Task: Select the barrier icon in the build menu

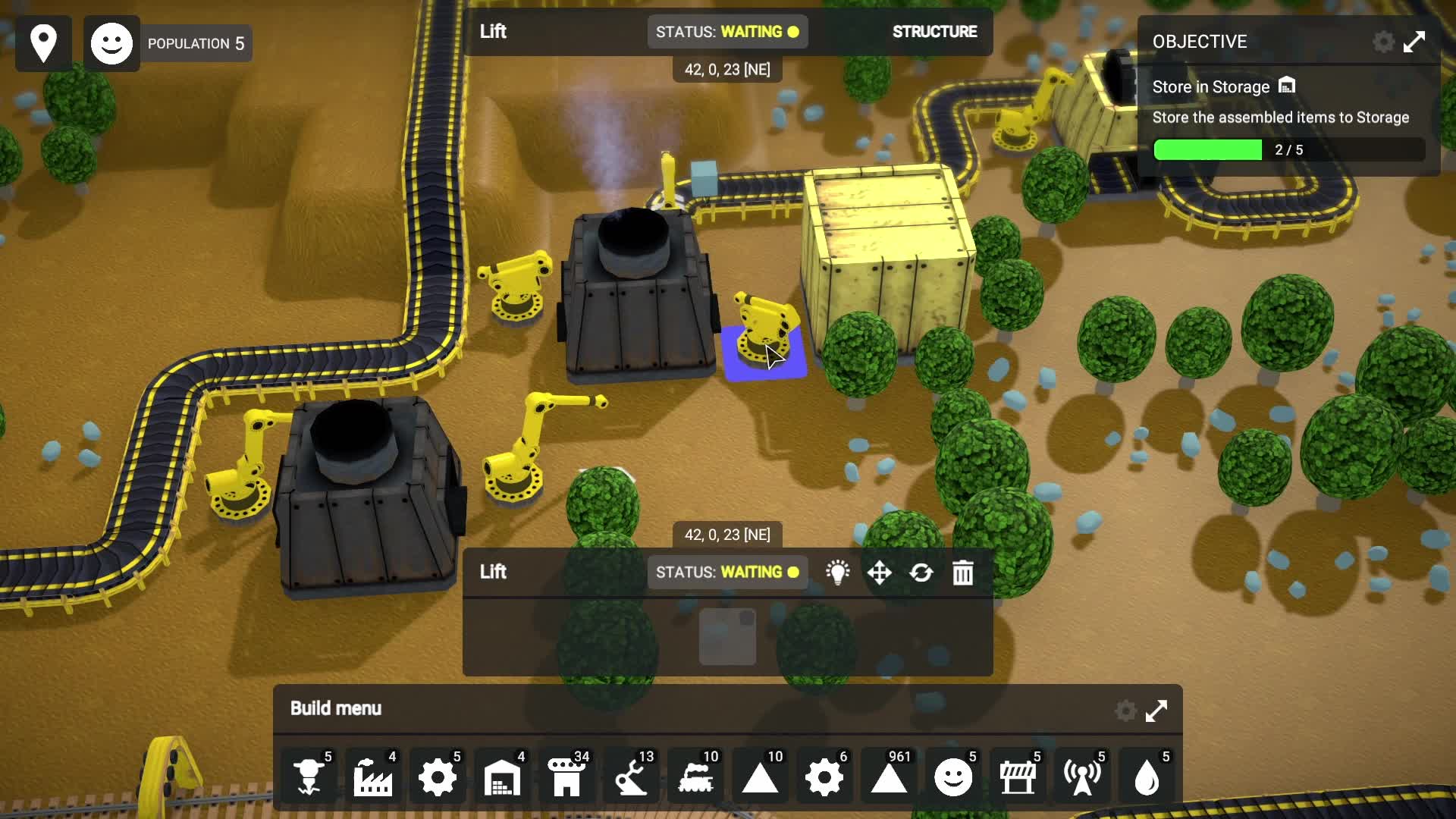Action: [x=1018, y=776]
